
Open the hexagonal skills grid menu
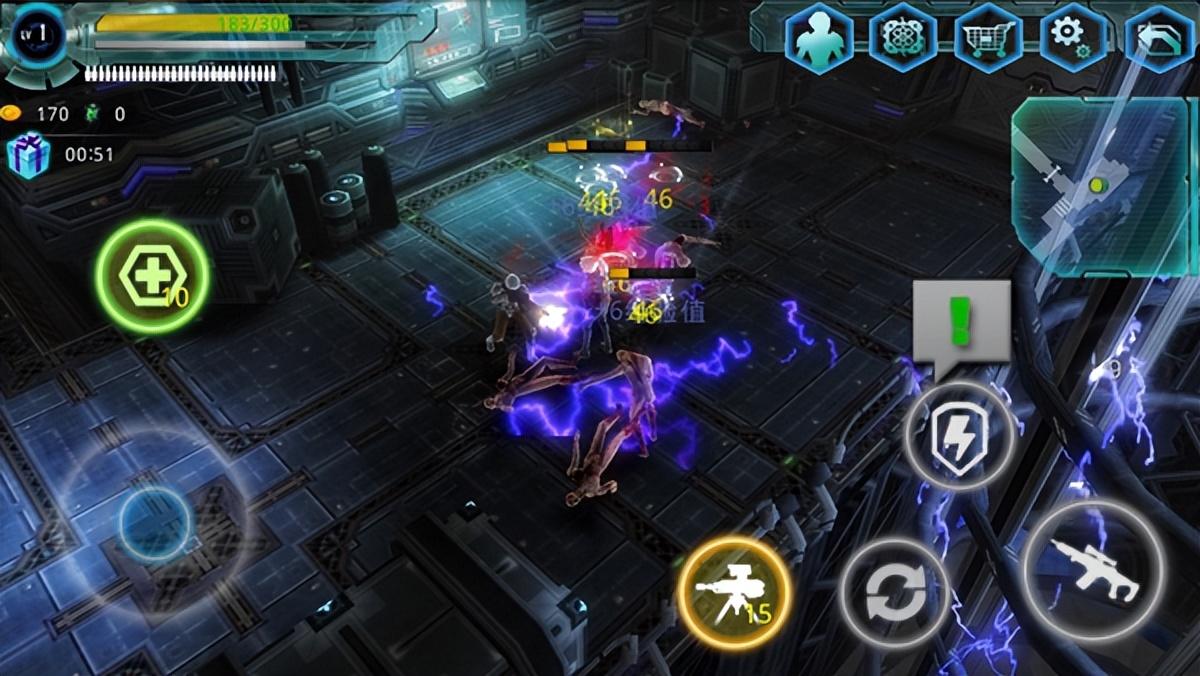[x=903, y=40]
